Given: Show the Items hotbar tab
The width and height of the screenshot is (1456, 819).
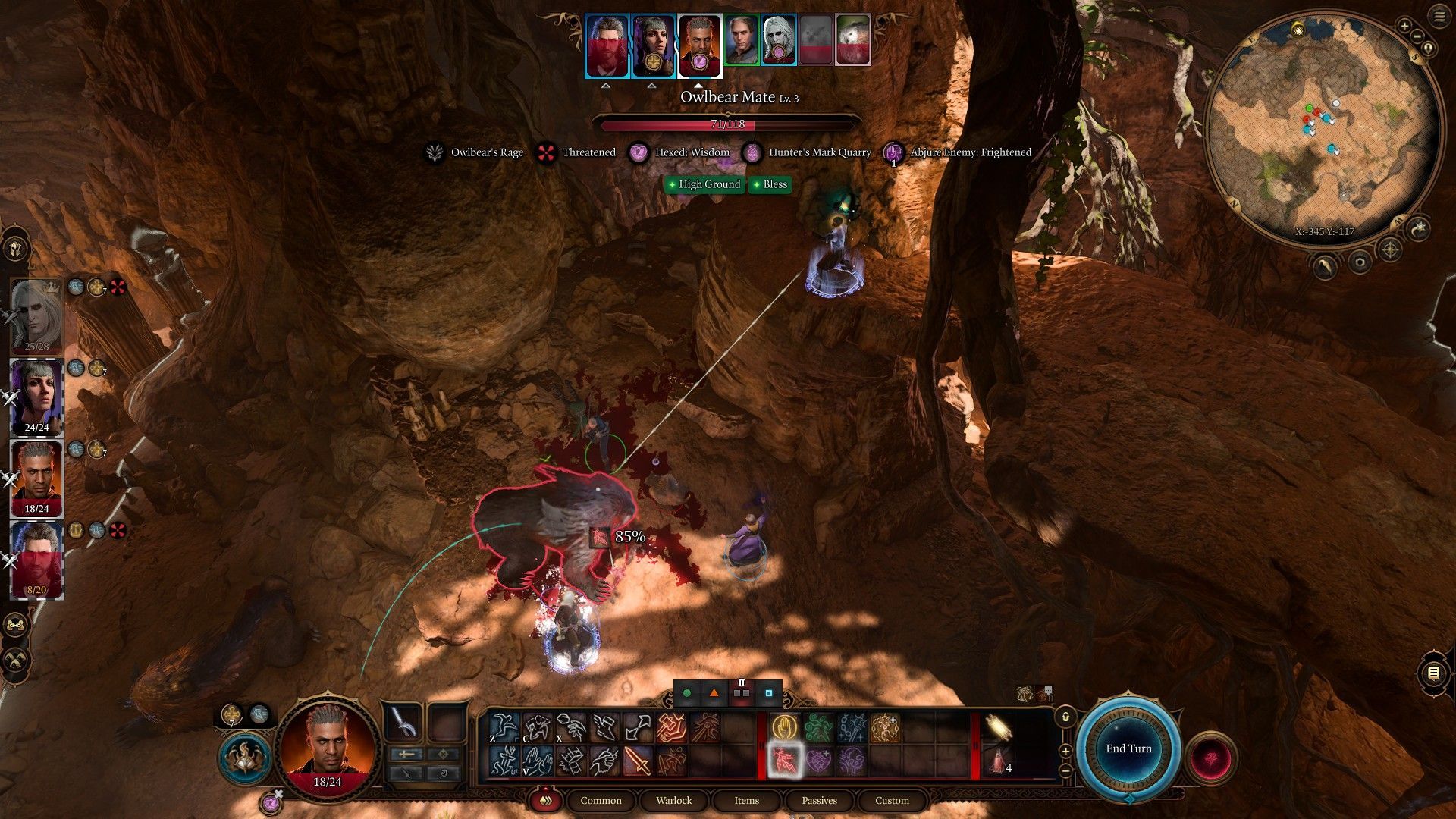Looking at the screenshot, I should (746, 801).
